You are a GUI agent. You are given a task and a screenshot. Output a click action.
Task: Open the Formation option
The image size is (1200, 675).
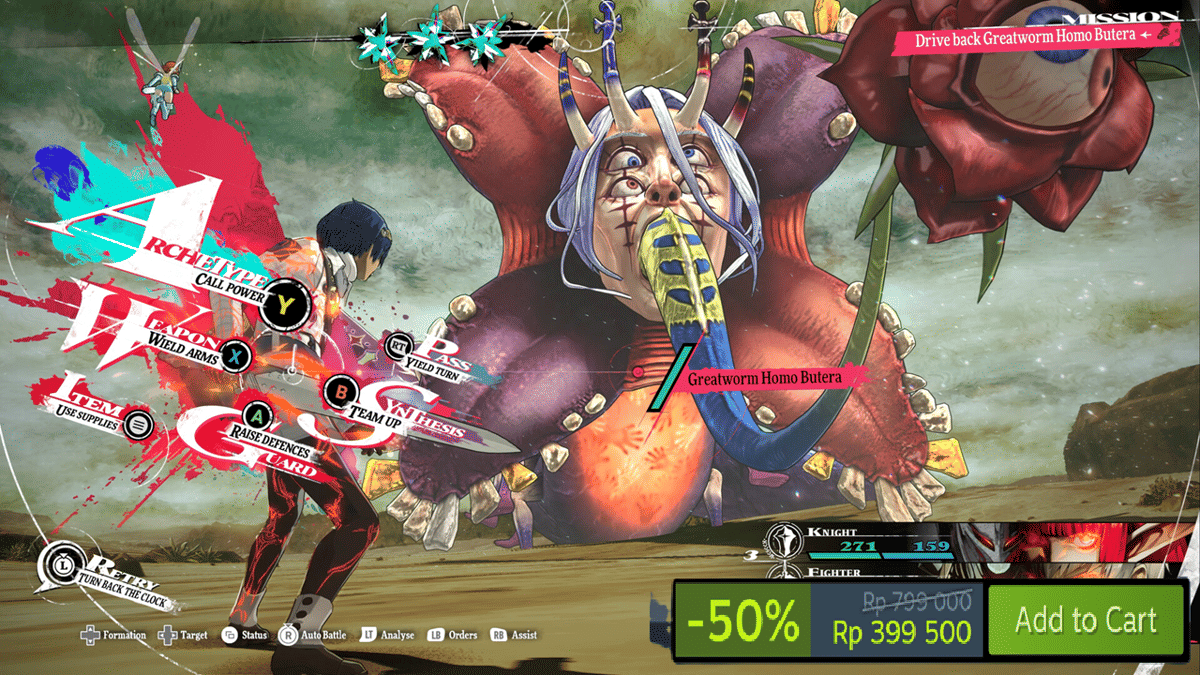(113, 635)
